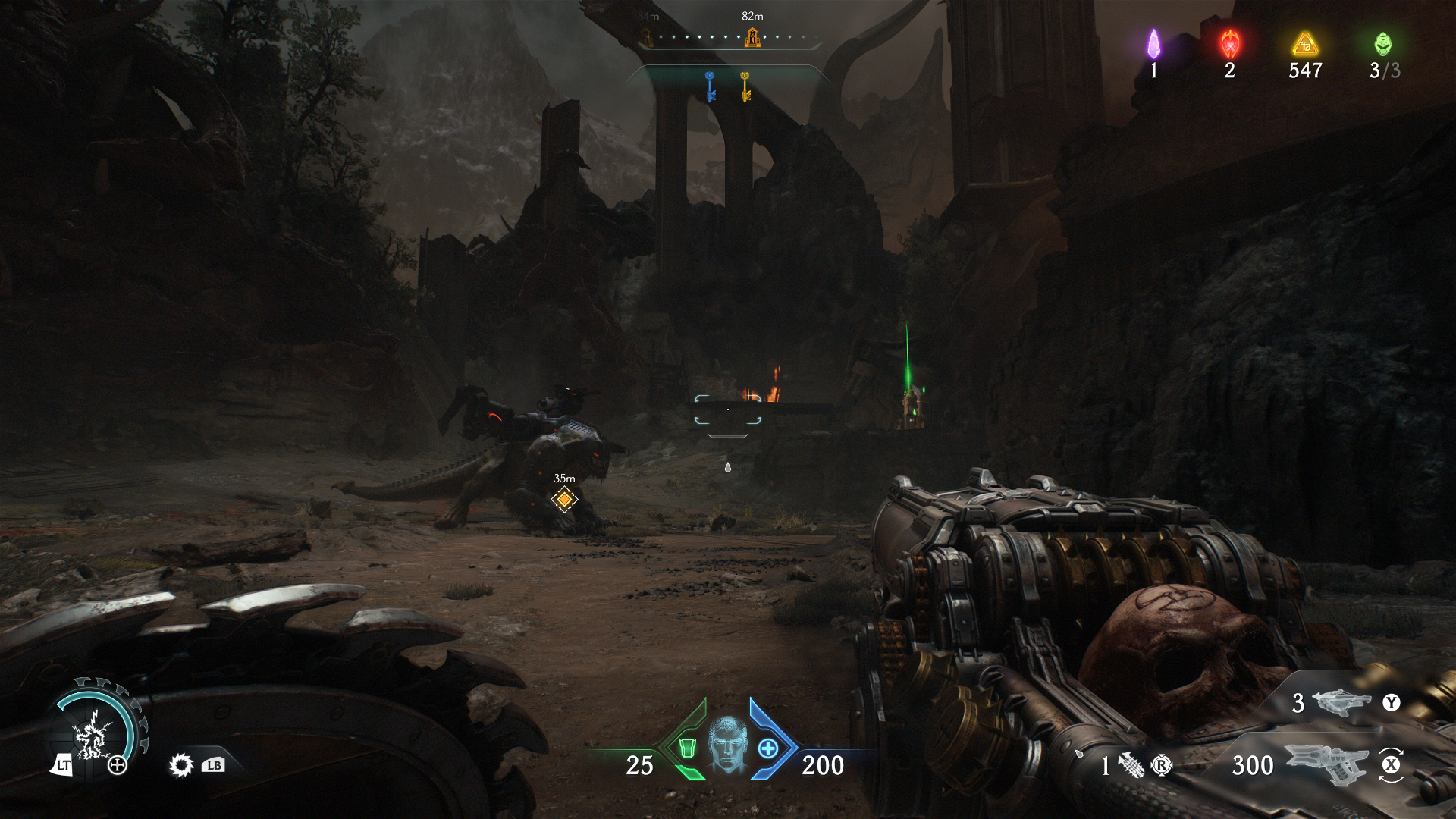The width and height of the screenshot is (1456, 819).
Task: Select the Slayer face portrait
Action: [x=728, y=744]
